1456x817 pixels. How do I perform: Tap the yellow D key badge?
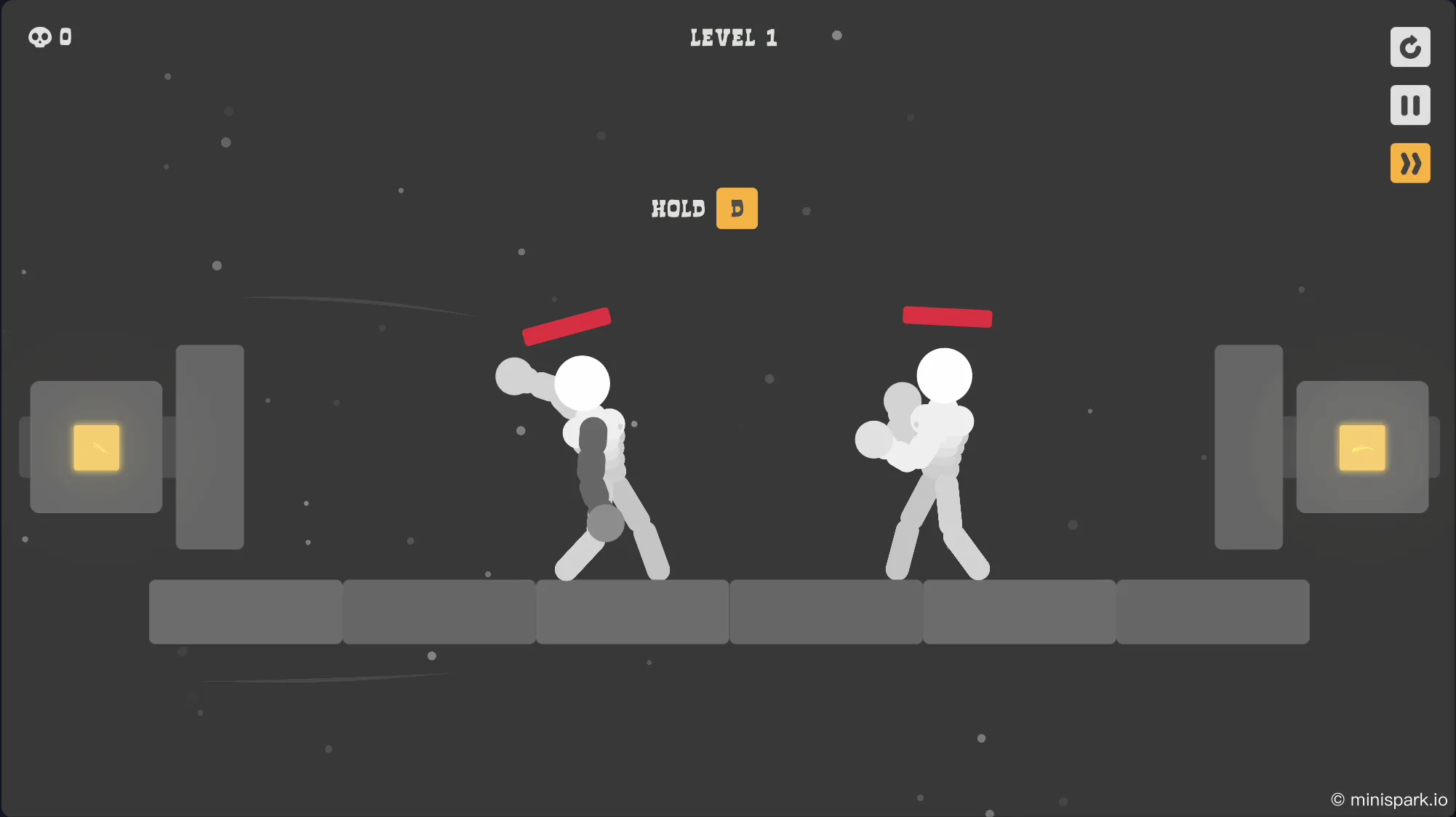coord(737,209)
